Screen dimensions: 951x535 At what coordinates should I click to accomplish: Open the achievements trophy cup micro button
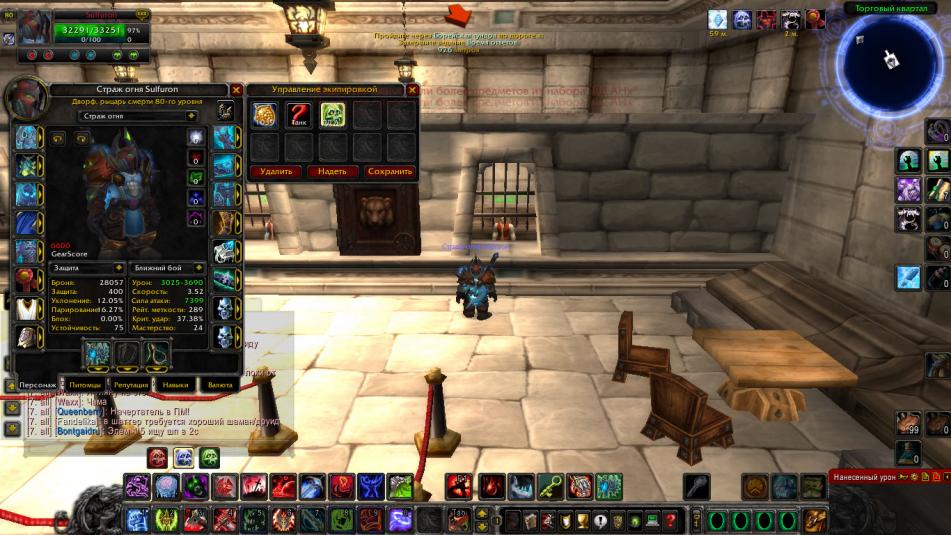click(x=584, y=520)
